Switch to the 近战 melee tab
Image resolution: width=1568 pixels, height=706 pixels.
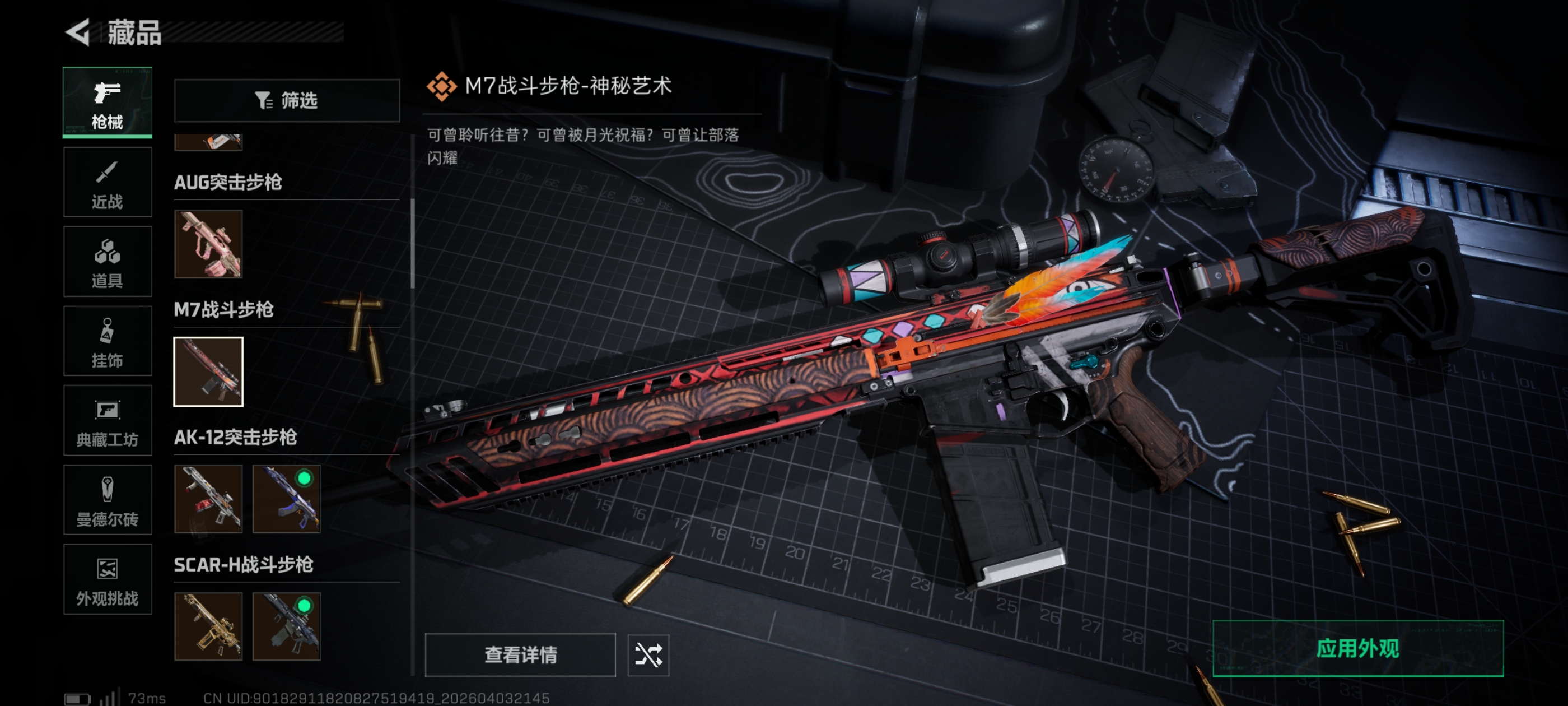tap(107, 182)
